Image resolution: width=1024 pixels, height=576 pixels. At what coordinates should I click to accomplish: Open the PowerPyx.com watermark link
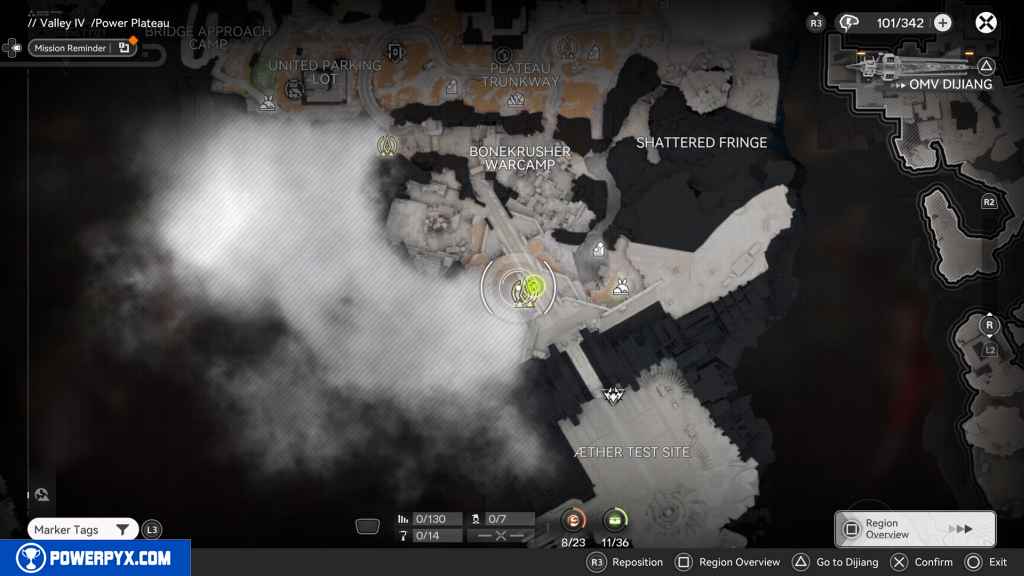[x=95, y=558]
